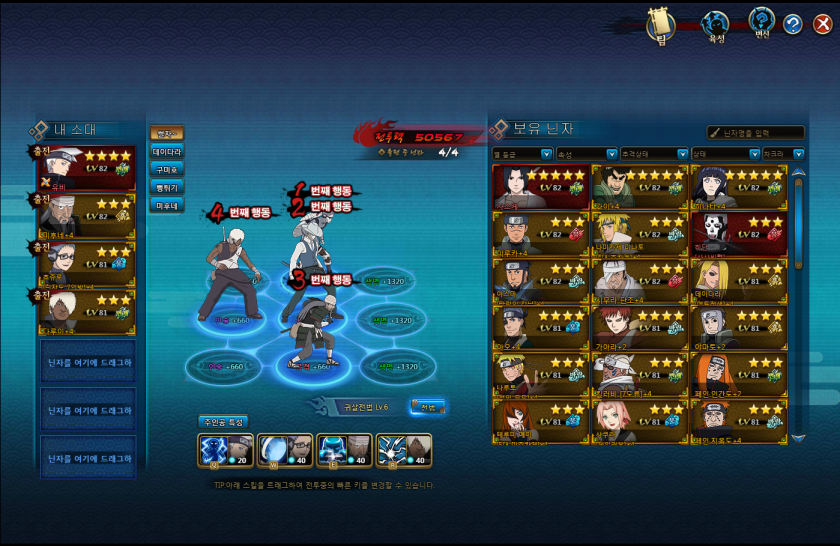Choose the Deidara (데이다라) ninja card
Screen dimensions: 840x546
click(738, 281)
